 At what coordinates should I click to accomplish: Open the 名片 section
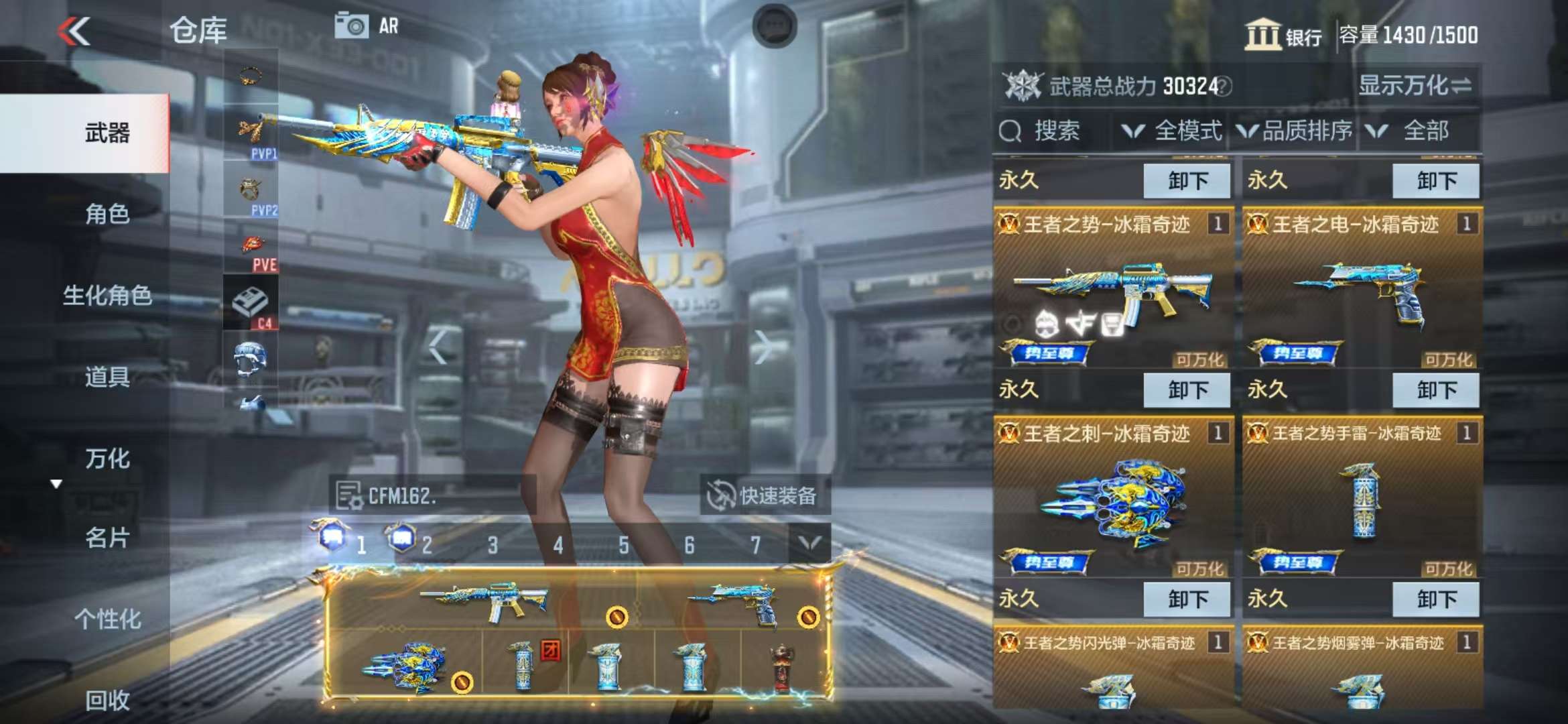[x=107, y=538]
